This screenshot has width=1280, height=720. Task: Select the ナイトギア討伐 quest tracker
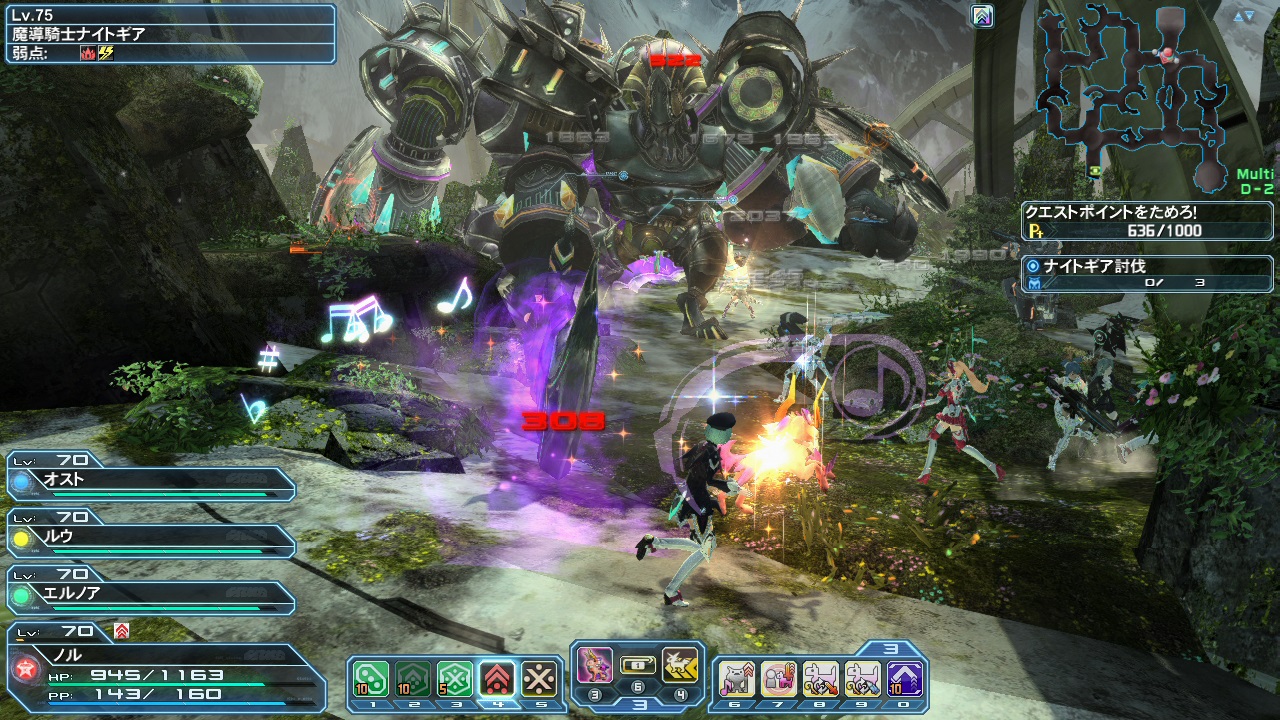[x=1146, y=275]
